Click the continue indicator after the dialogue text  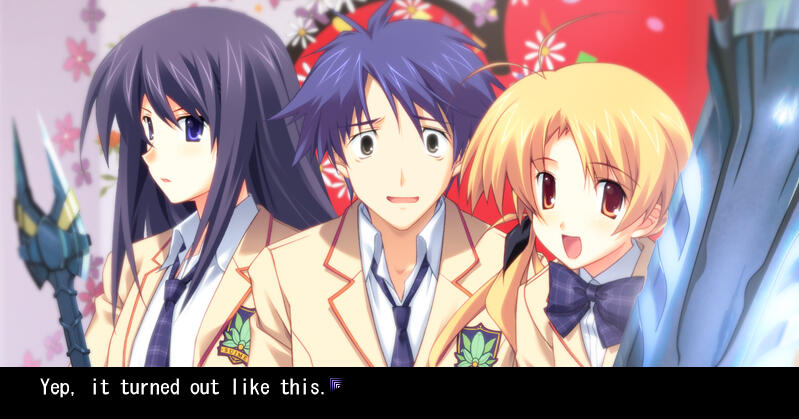point(338,385)
